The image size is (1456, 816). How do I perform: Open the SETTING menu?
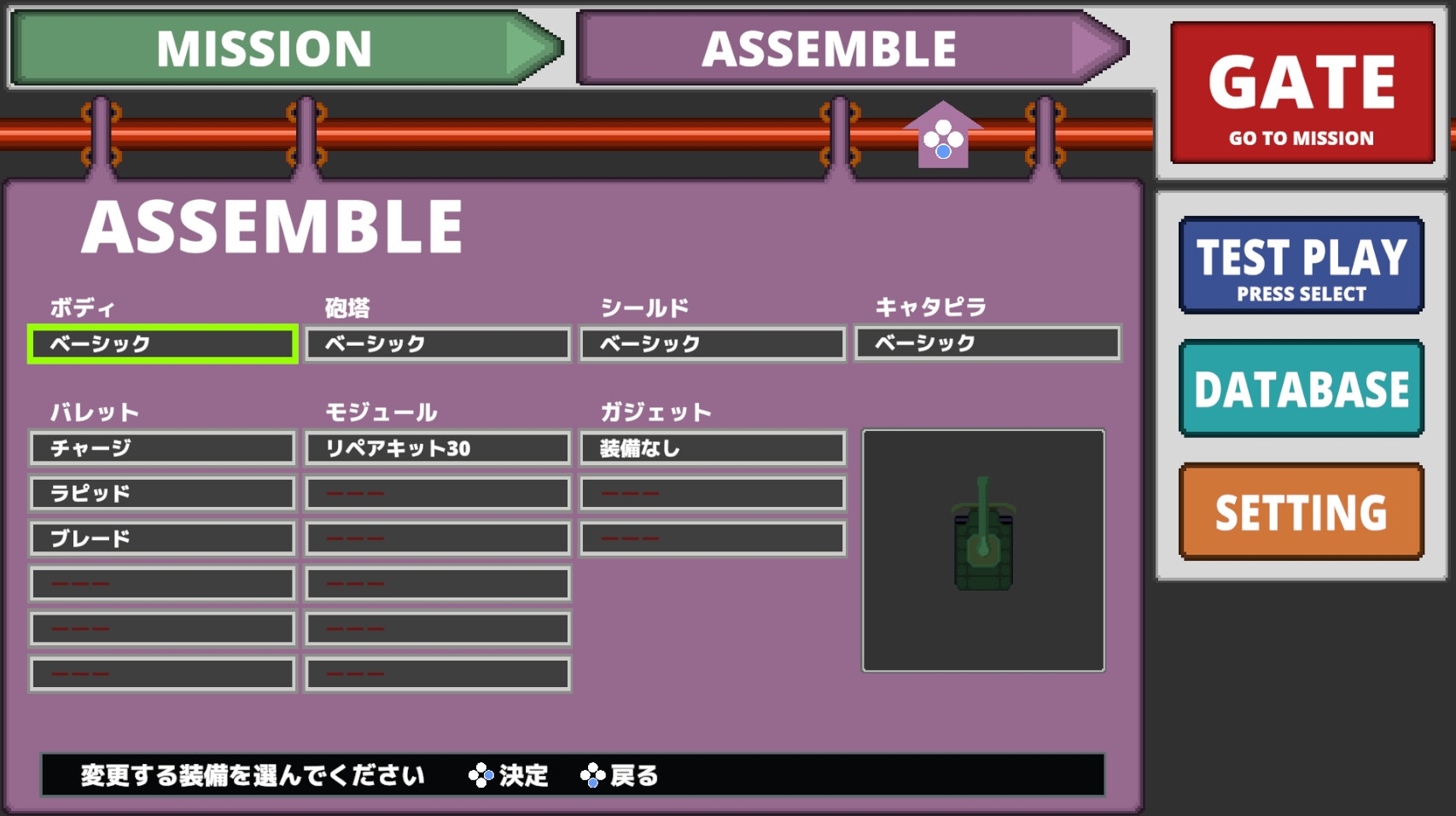click(x=1301, y=512)
